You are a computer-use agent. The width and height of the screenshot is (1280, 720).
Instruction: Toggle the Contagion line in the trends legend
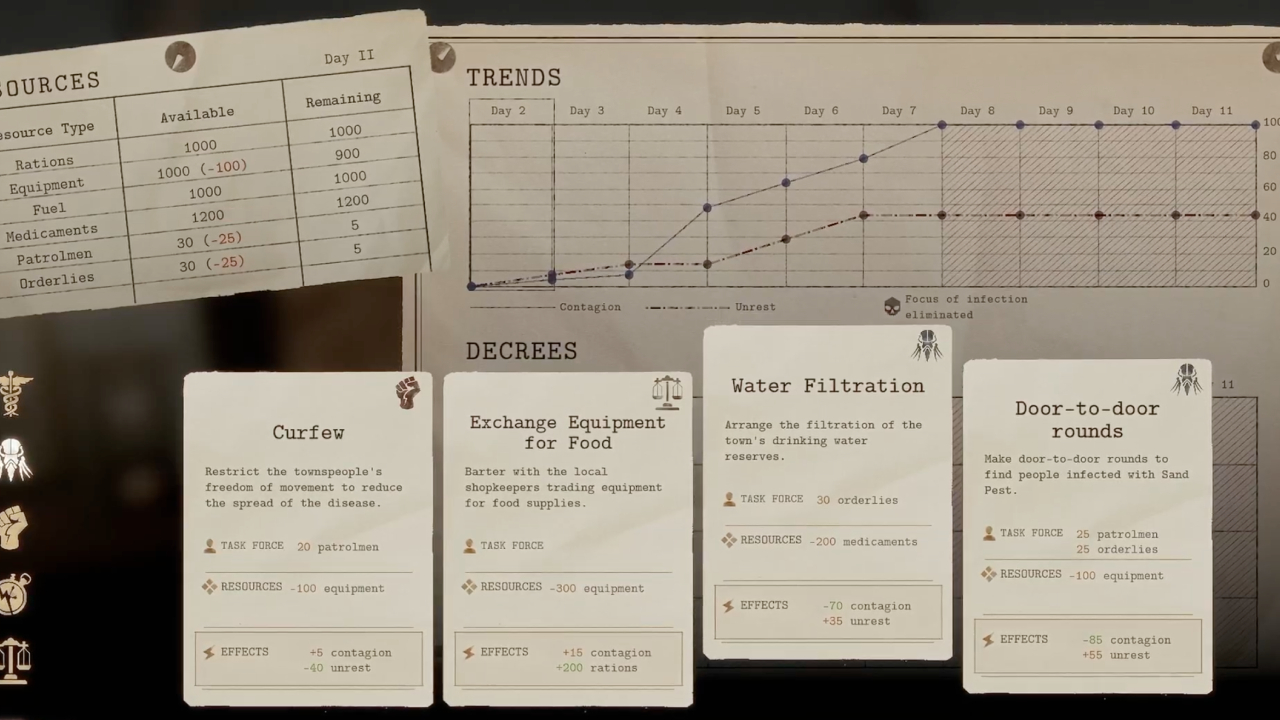[590, 307]
